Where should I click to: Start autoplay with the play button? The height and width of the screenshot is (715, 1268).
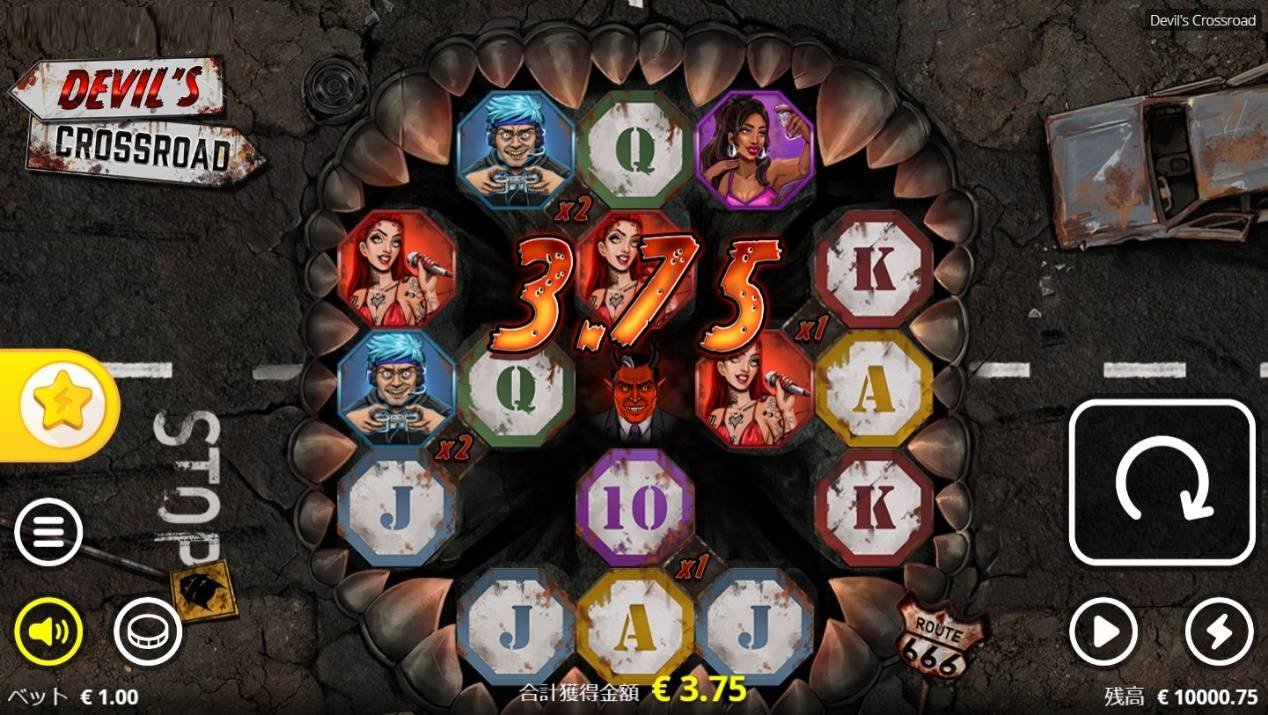(x=1103, y=632)
